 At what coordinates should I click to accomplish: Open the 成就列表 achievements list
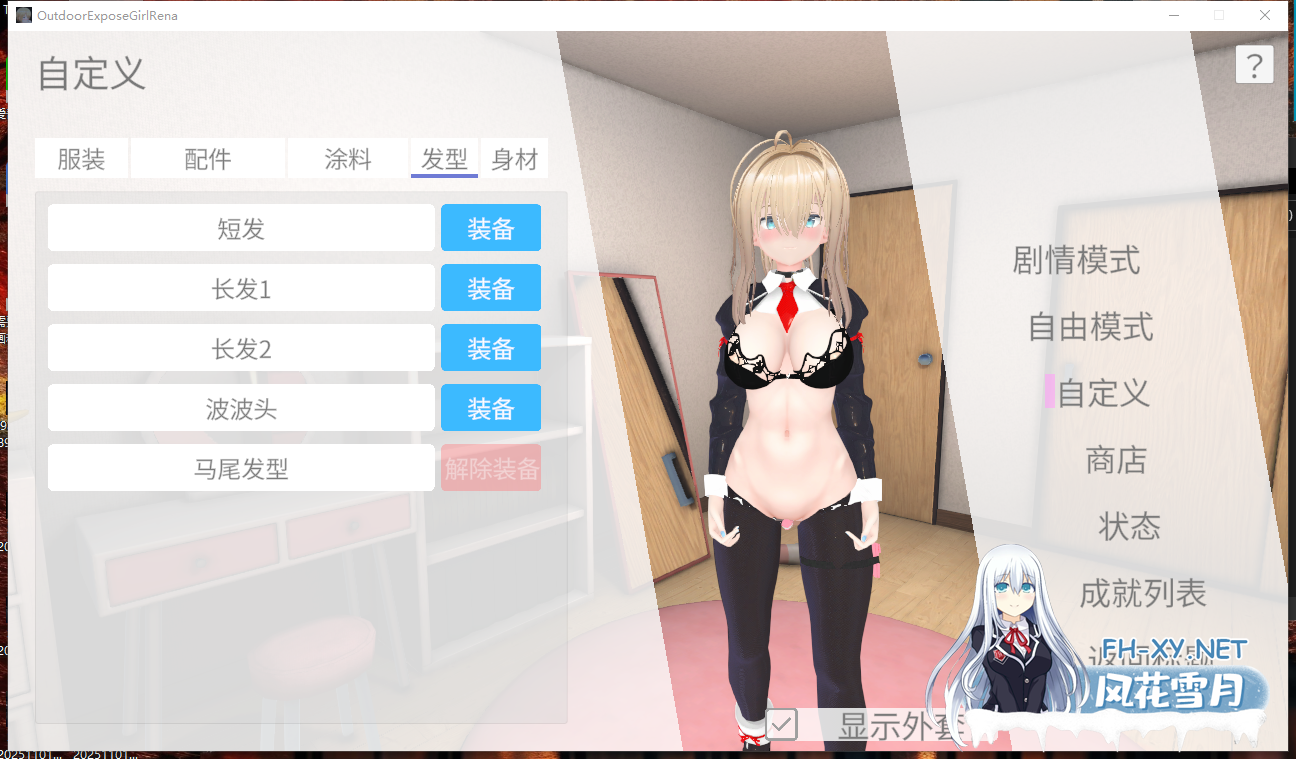1143,593
